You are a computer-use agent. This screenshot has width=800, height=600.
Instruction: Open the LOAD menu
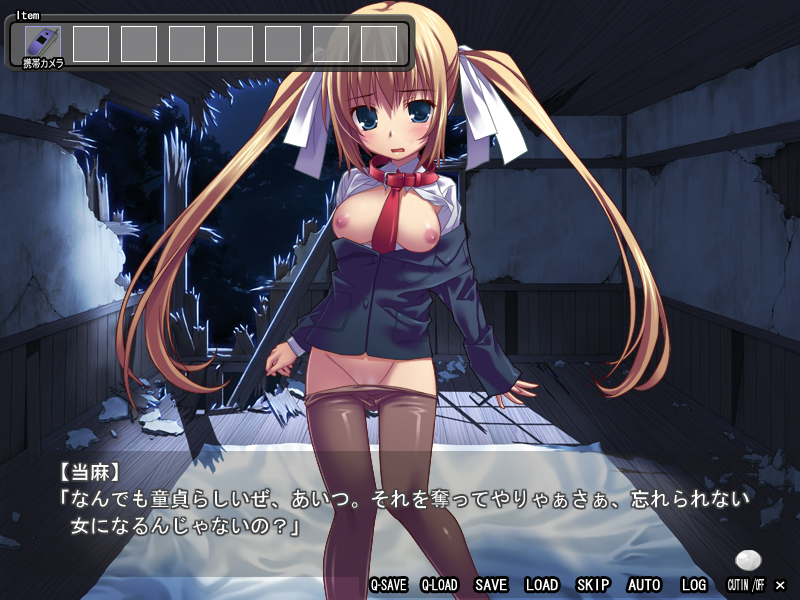542,585
